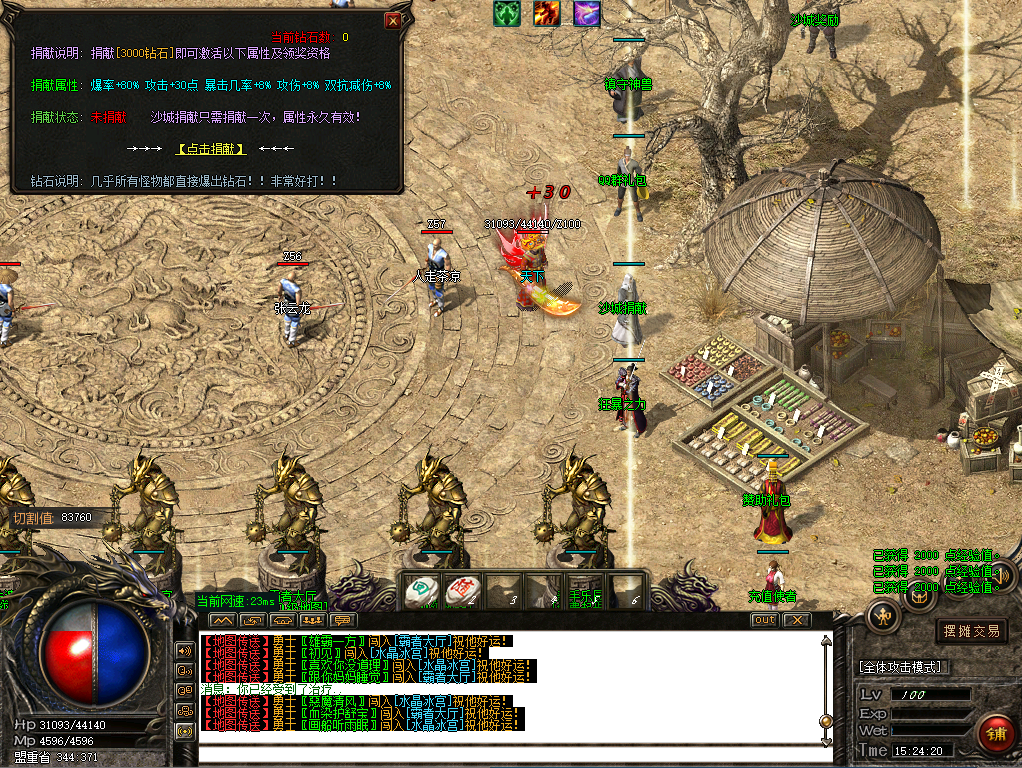Viewport: 1022px width, 768px height.
Task: Close the chat panel with X button
Action: pos(795,620)
